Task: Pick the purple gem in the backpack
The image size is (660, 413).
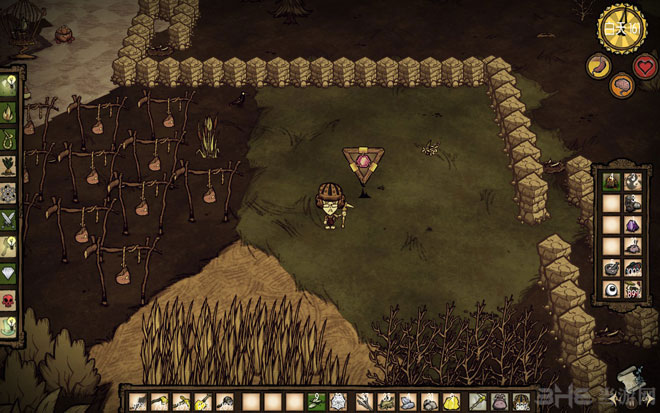Action: point(633,226)
